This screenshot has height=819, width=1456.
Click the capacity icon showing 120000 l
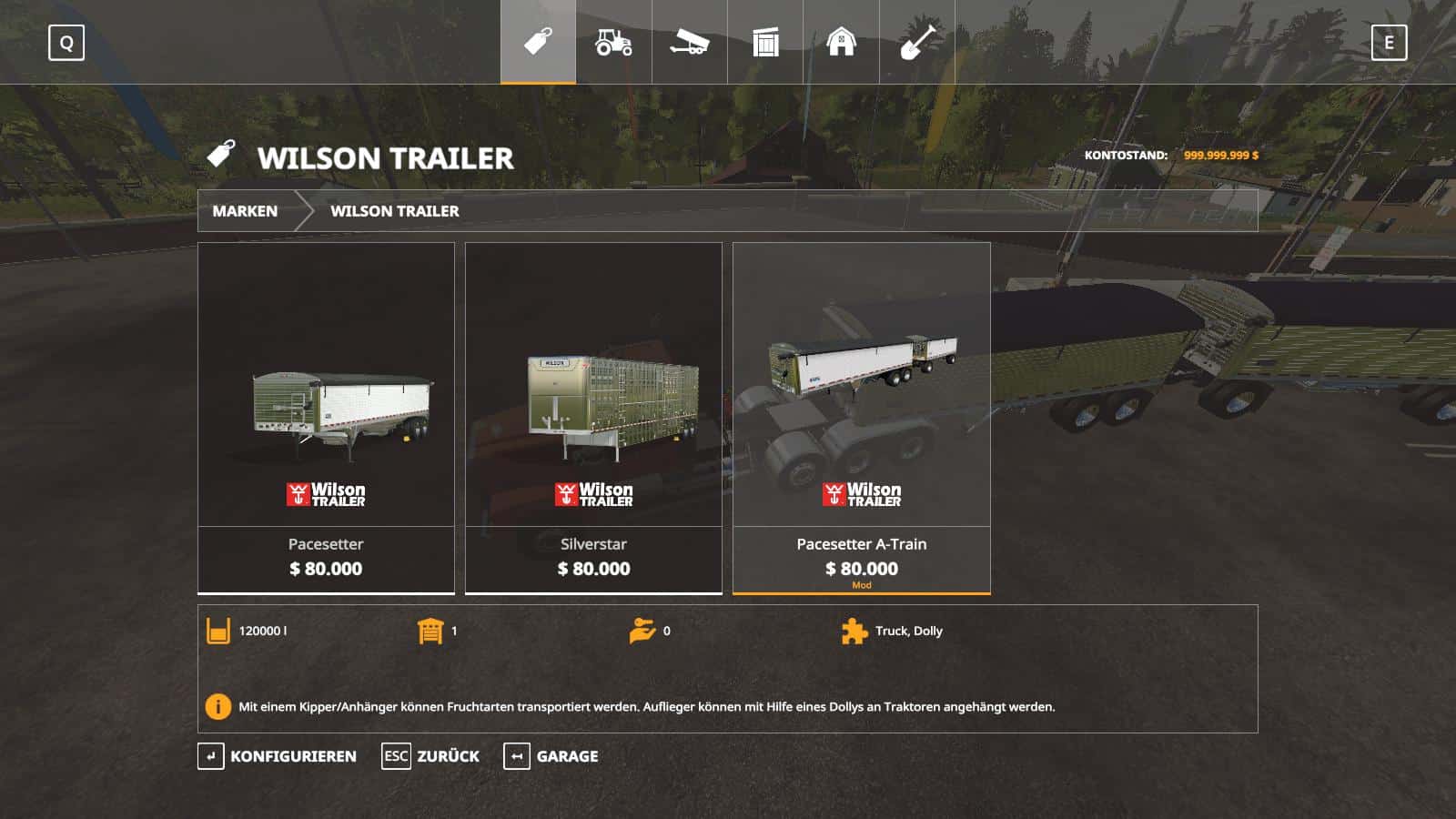click(x=217, y=631)
